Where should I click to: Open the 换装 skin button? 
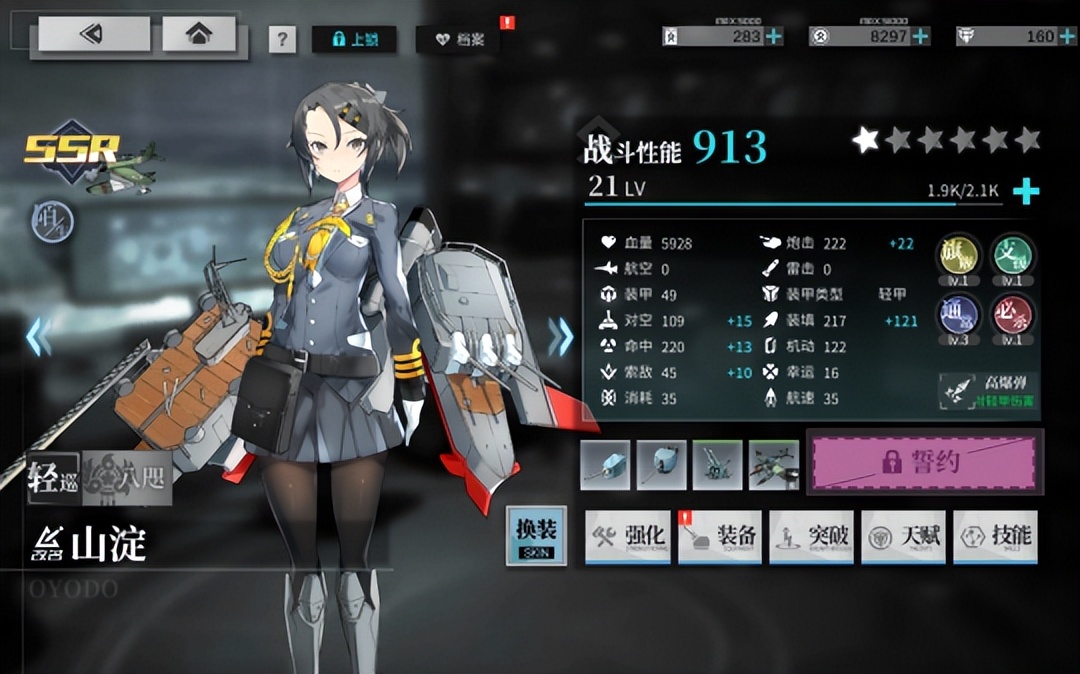(x=536, y=536)
